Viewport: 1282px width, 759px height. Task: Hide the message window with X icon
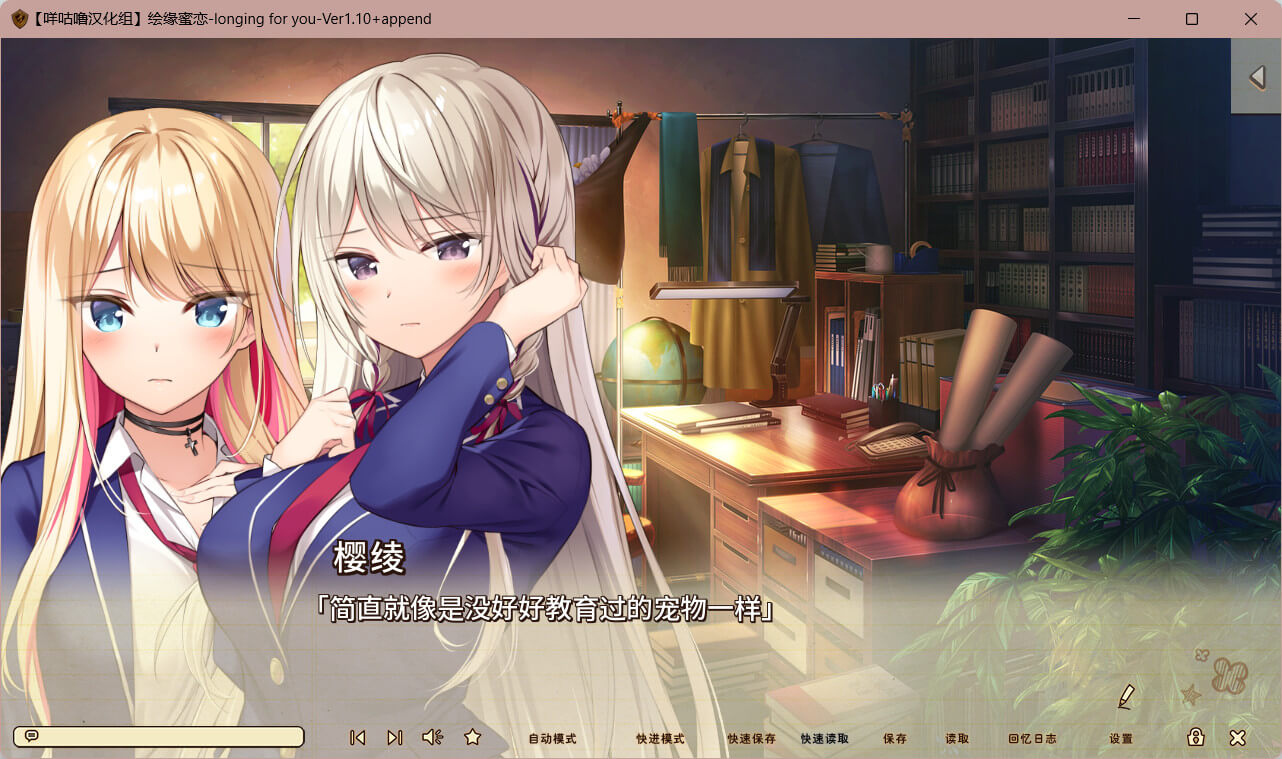click(x=1237, y=737)
